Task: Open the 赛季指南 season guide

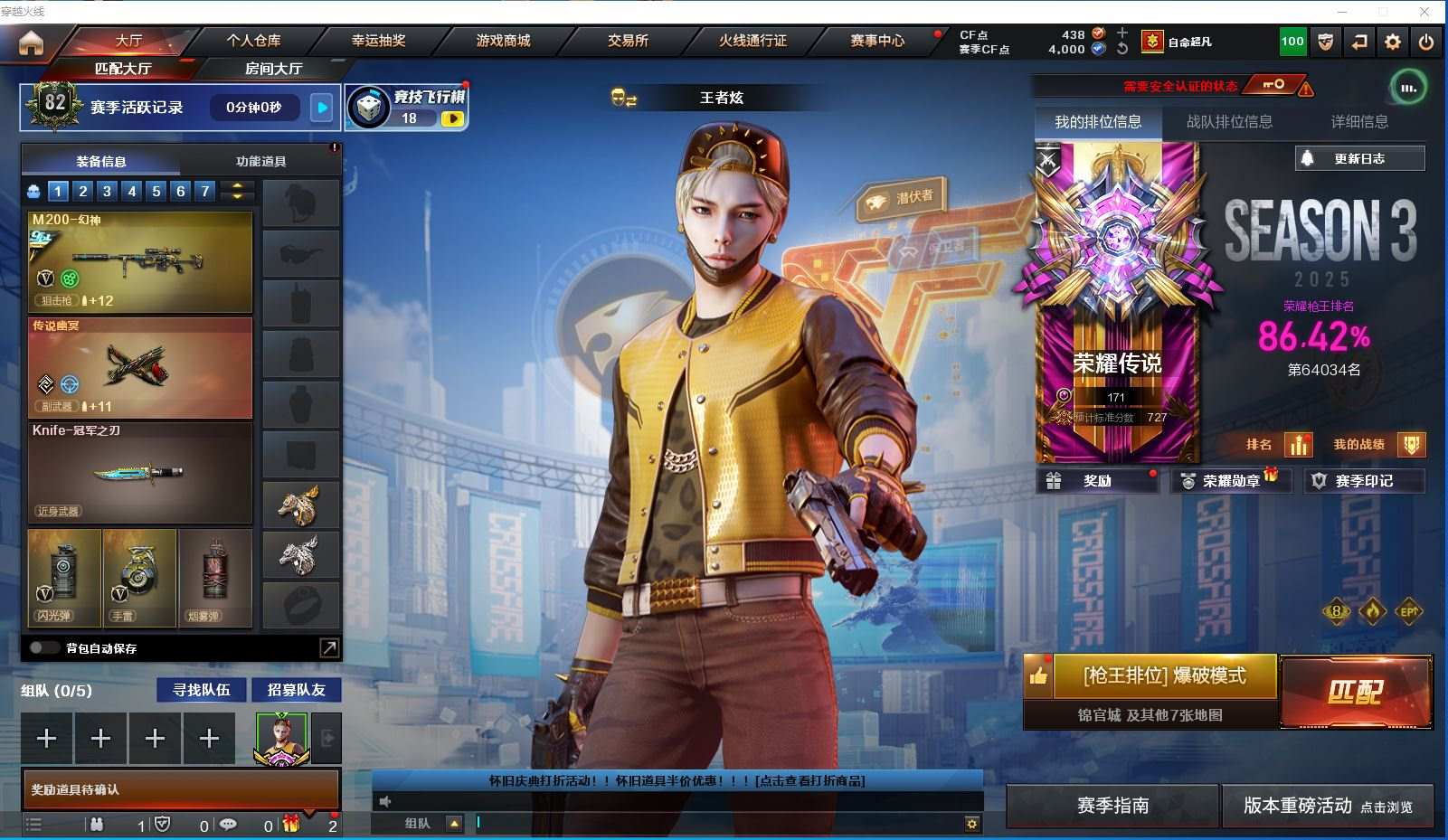Action: click(x=1112, y=805)
